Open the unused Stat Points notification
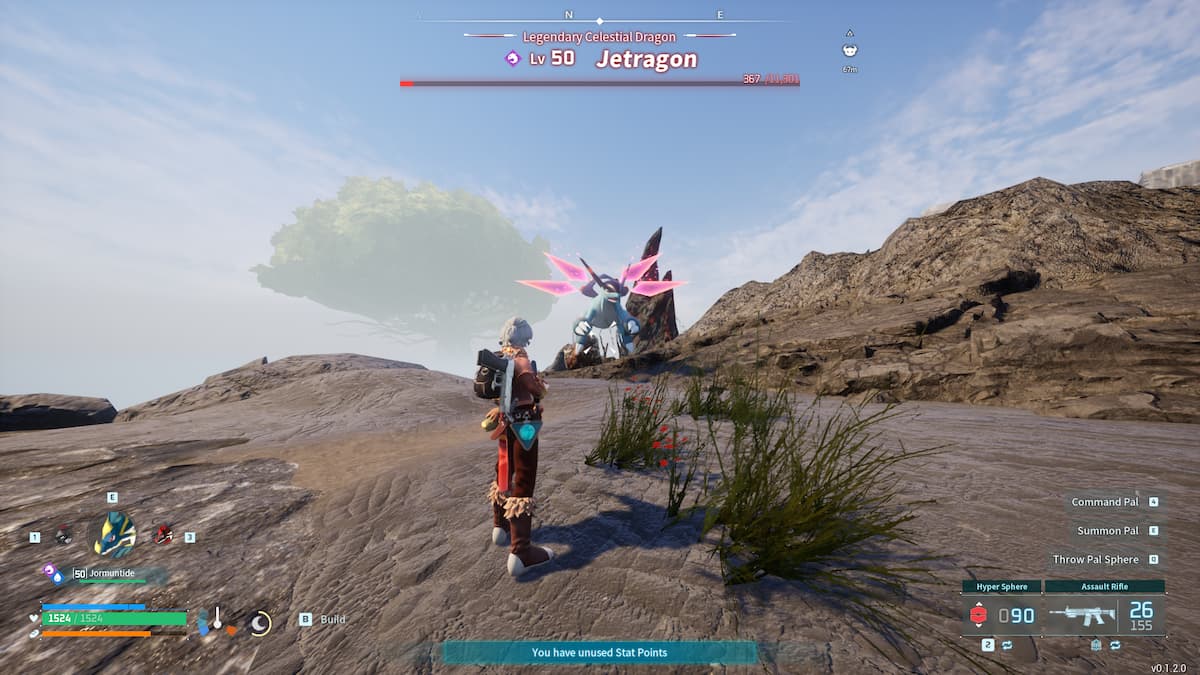Screen dimensions: 1200x675 click(599, 653)
